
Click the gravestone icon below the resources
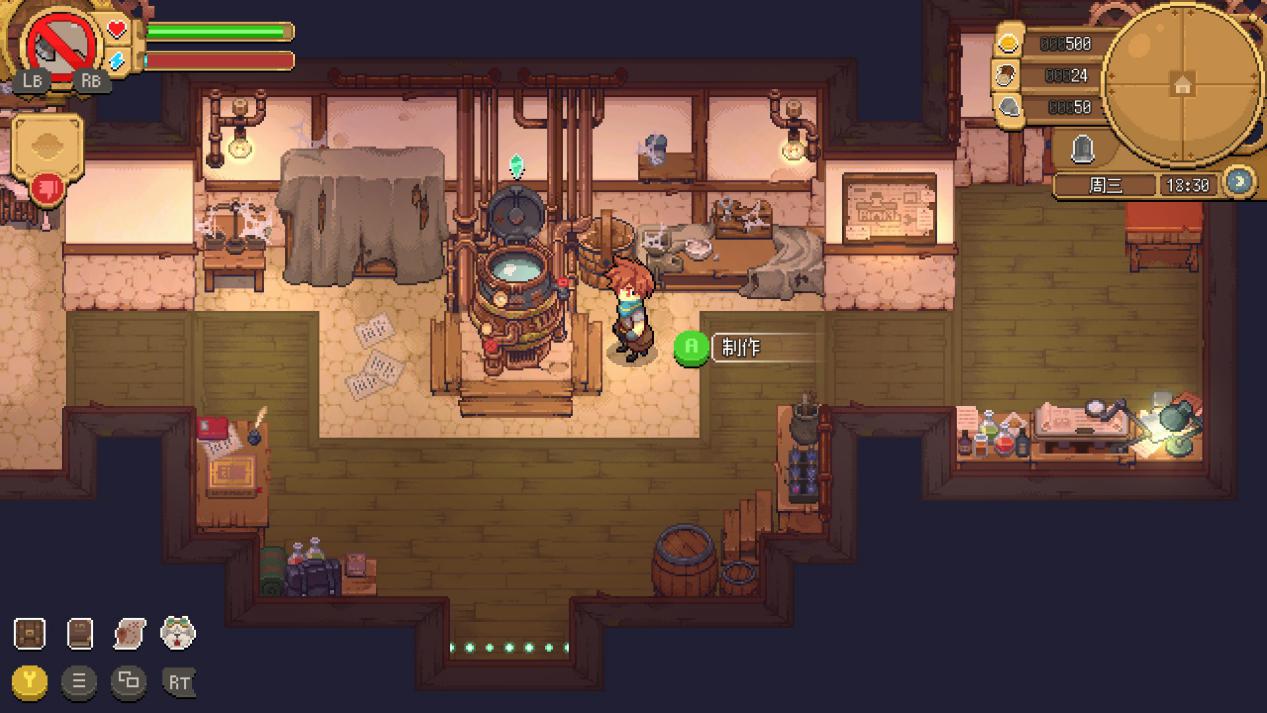click(1082, 150)
